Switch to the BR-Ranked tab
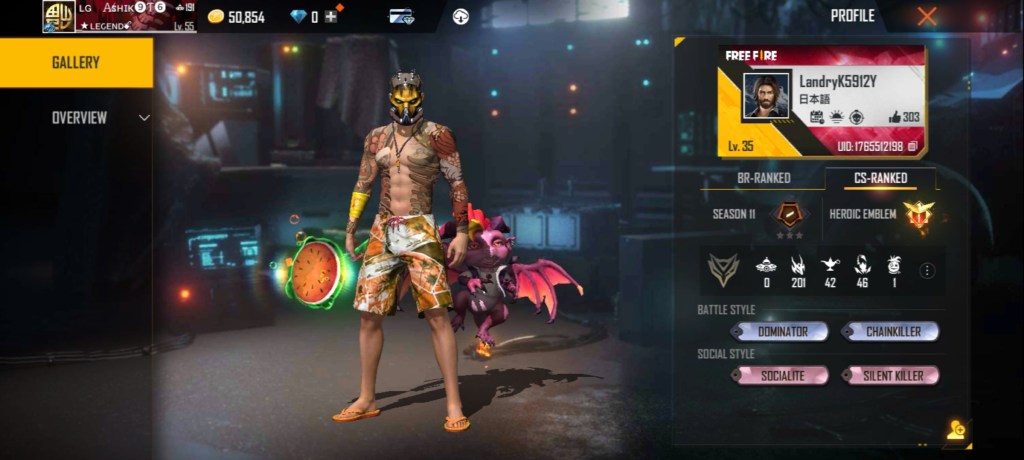Viewport: 1024px width, 460px height. [763, 178]
